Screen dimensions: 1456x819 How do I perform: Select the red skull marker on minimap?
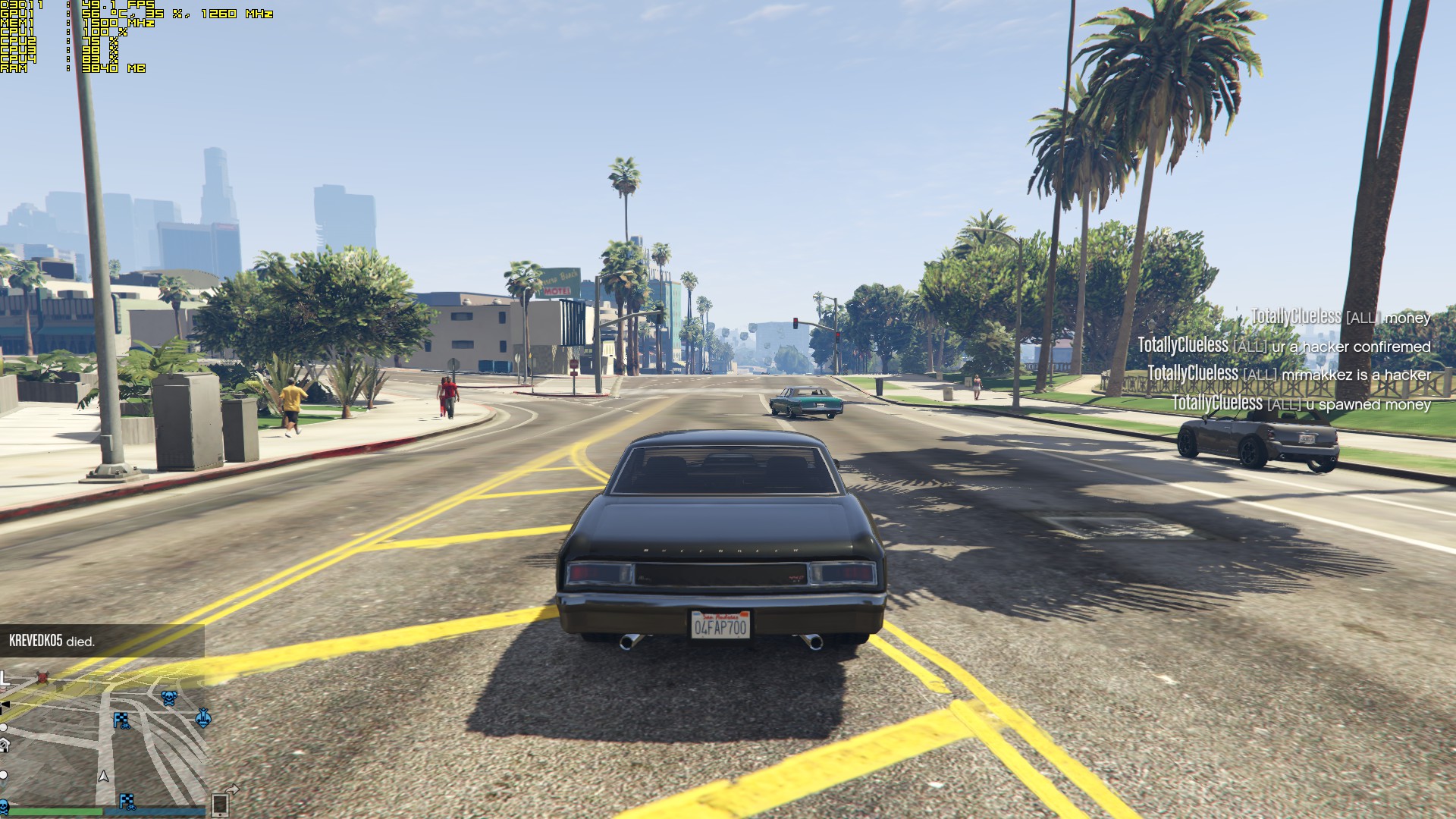click(43, 677)
